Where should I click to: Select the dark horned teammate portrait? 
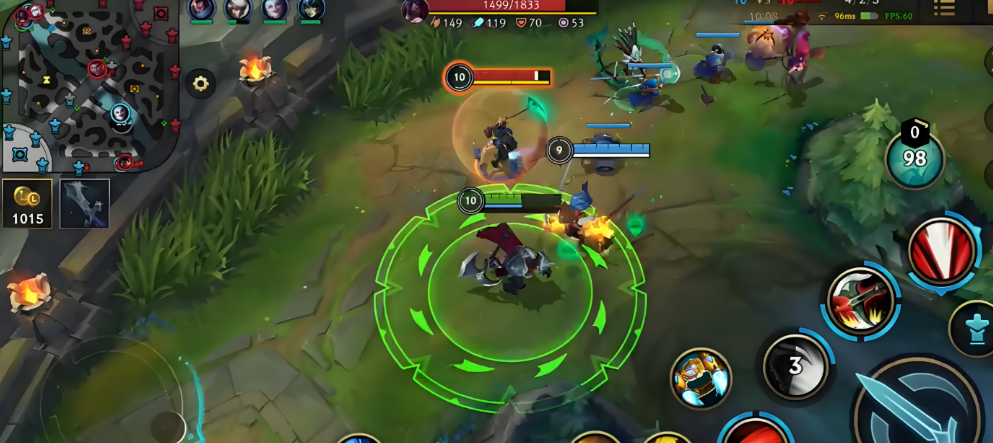[x=311, y=9]
